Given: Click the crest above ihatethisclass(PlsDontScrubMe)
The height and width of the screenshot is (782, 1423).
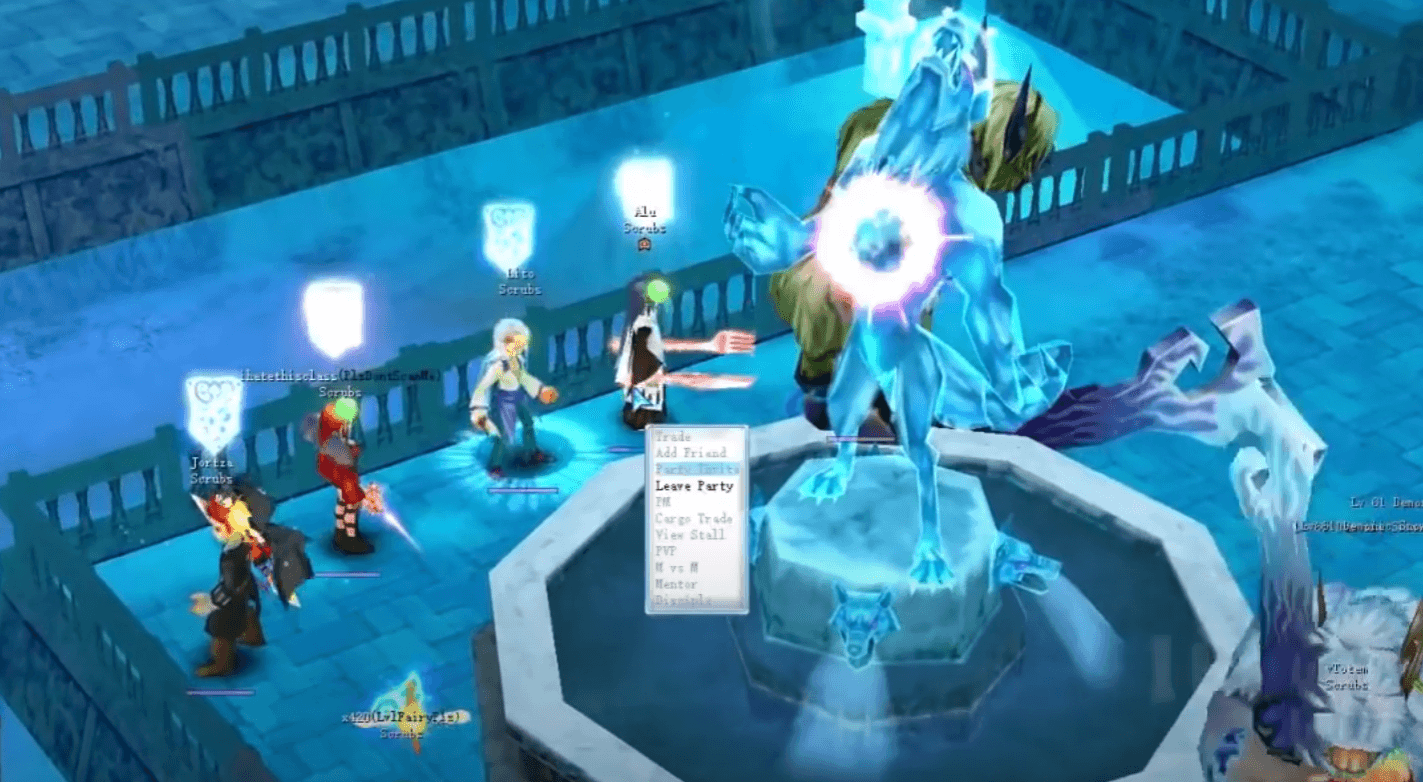Looking at the screenshot, I should (331, 312).
